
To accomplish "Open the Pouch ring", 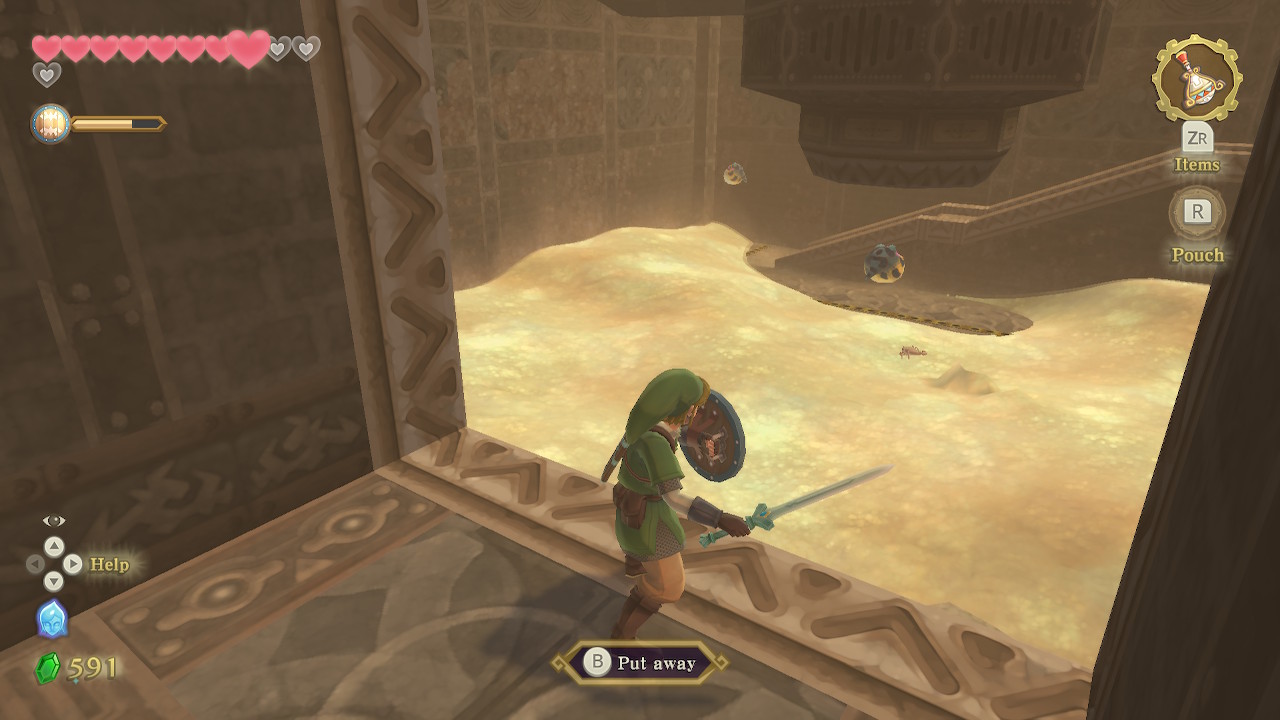I will click(1197, 212).
